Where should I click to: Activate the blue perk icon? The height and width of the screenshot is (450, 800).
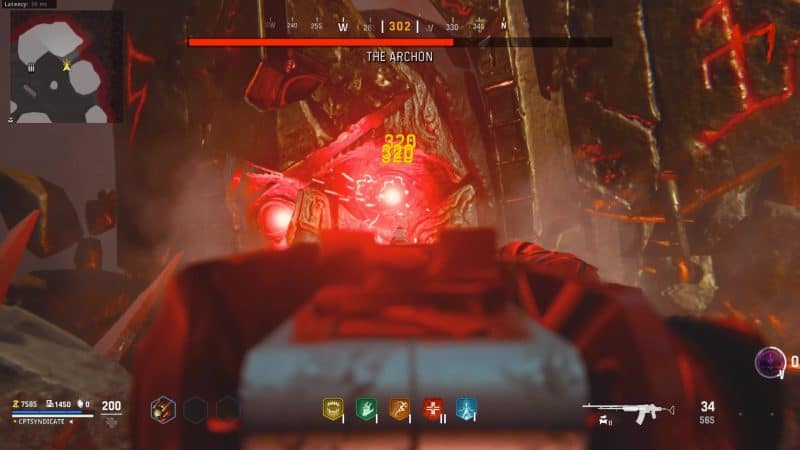tap(466, 408)
